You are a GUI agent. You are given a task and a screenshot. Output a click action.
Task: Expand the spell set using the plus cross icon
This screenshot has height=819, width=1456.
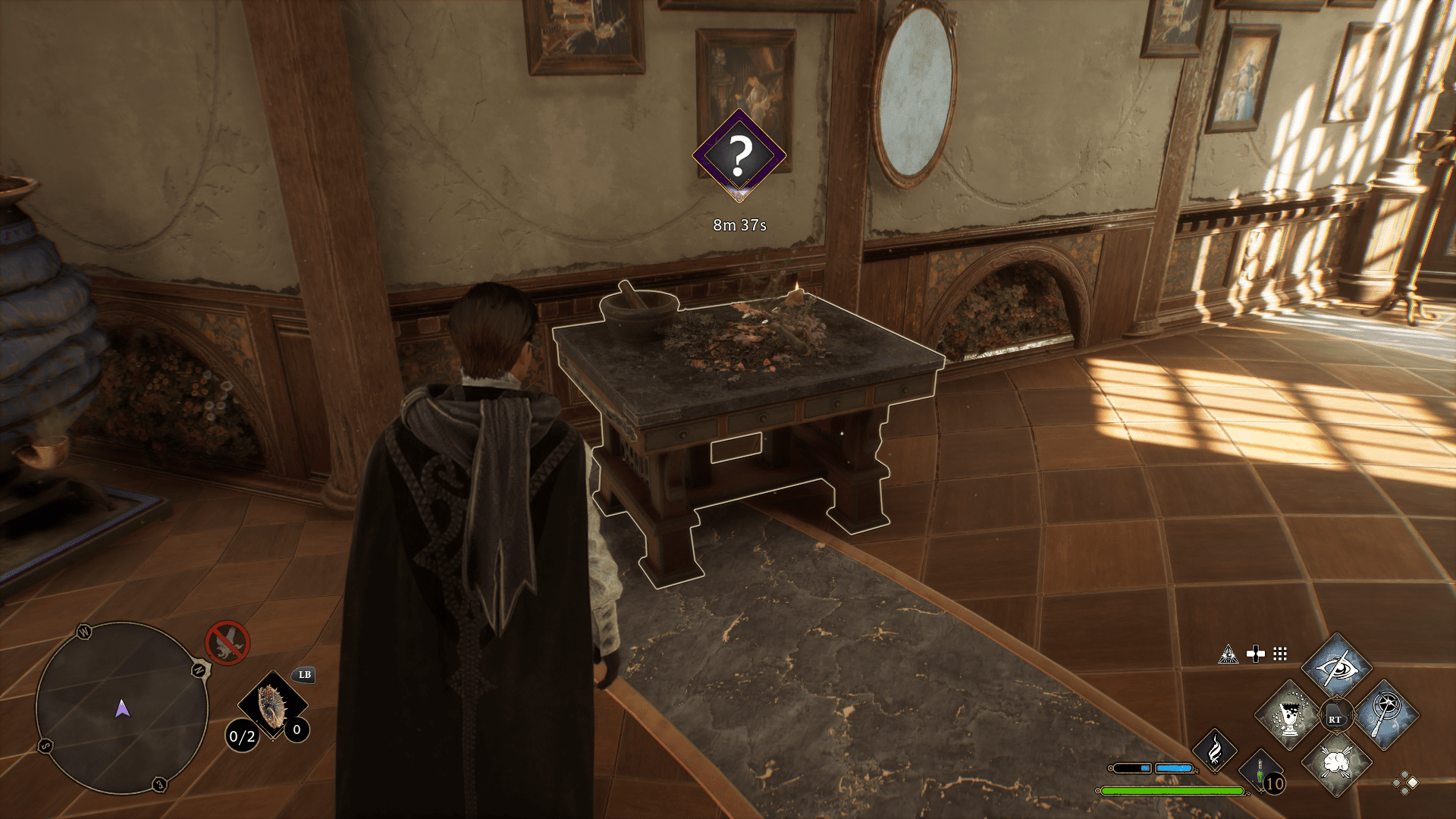pos(1255,654)
